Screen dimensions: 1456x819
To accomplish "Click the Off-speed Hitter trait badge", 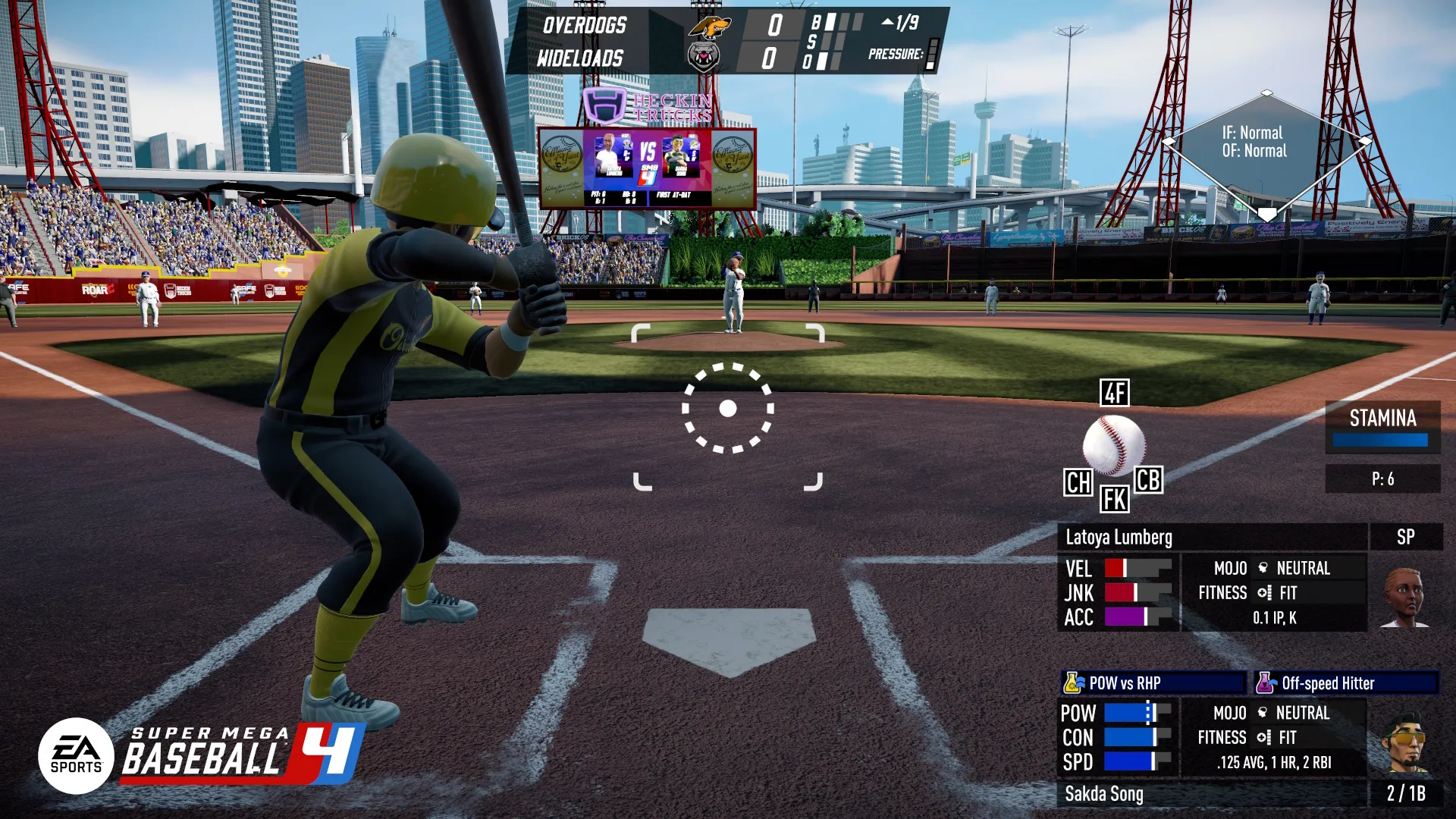I will [1345, 683].
